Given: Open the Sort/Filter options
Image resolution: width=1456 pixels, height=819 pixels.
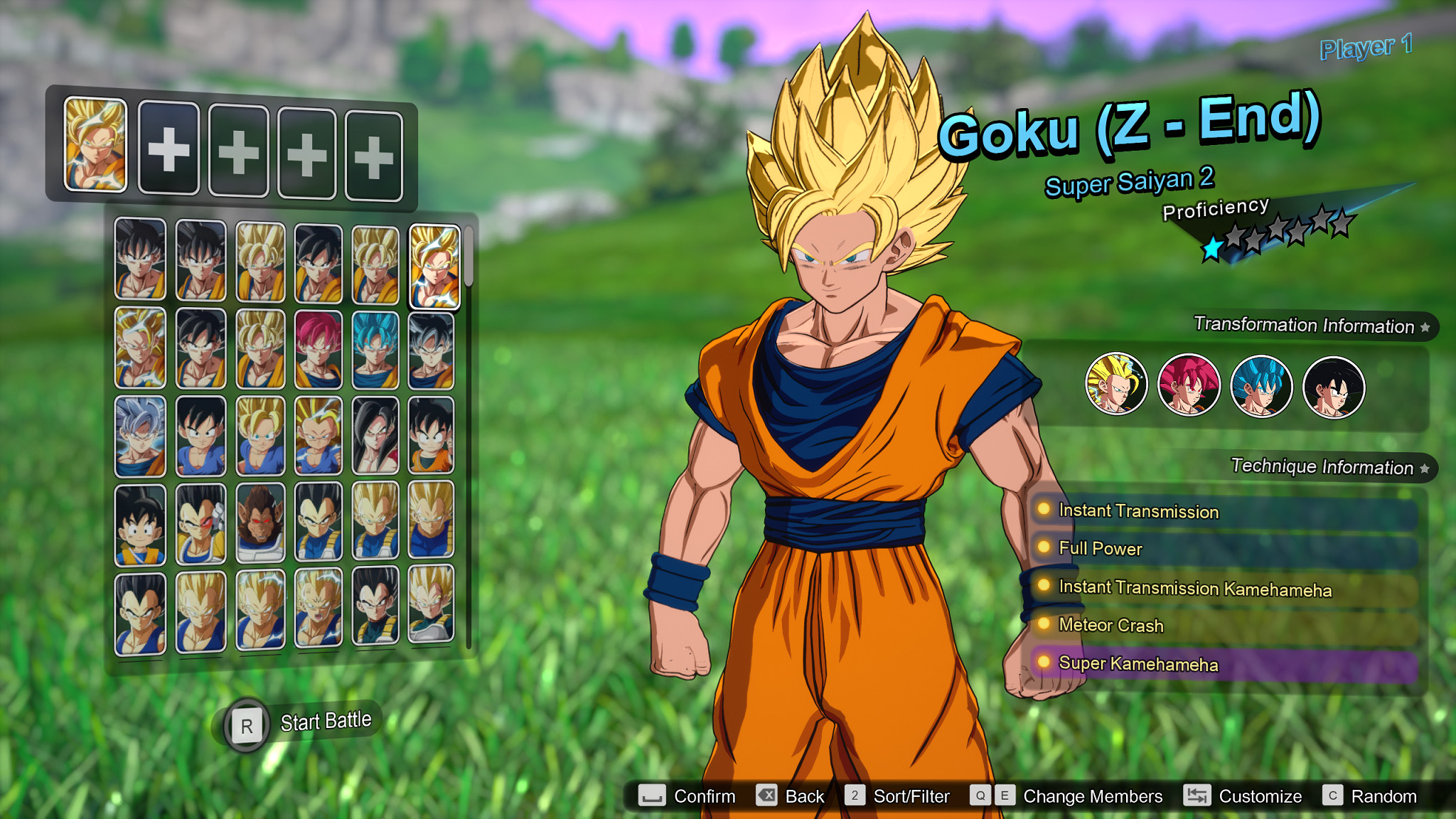Looking at the screenshot, I should pyautogui.click(x=912, y=796).
